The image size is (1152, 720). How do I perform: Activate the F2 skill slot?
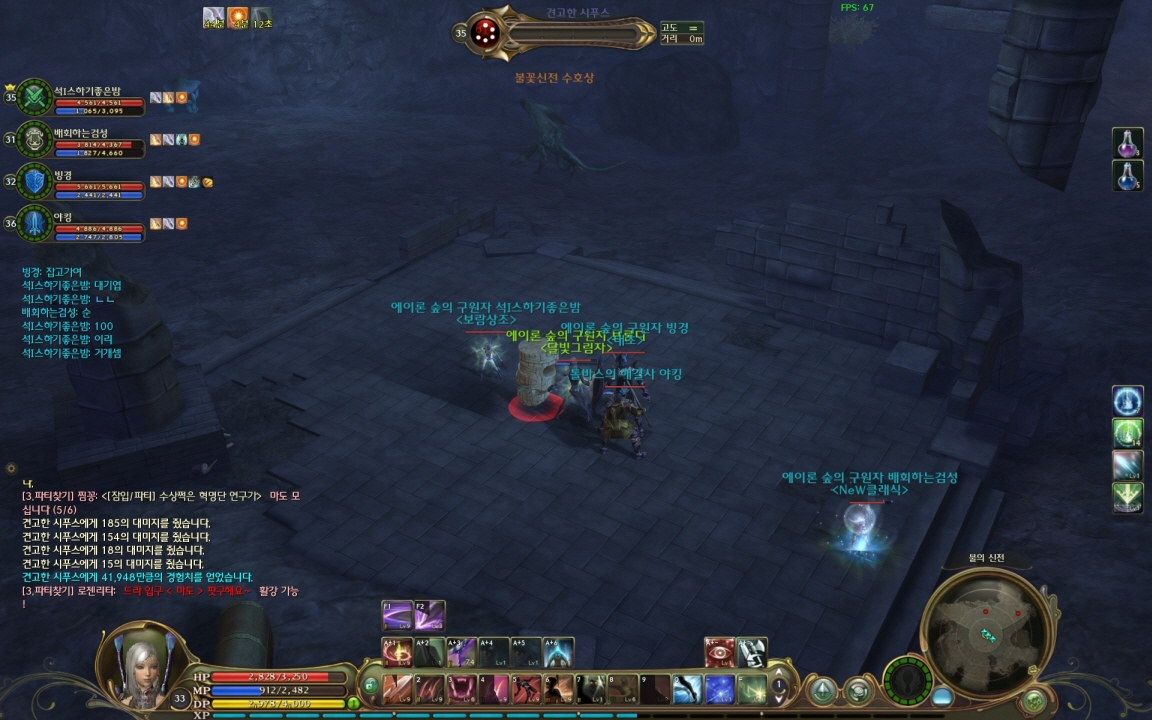[429, 615]
